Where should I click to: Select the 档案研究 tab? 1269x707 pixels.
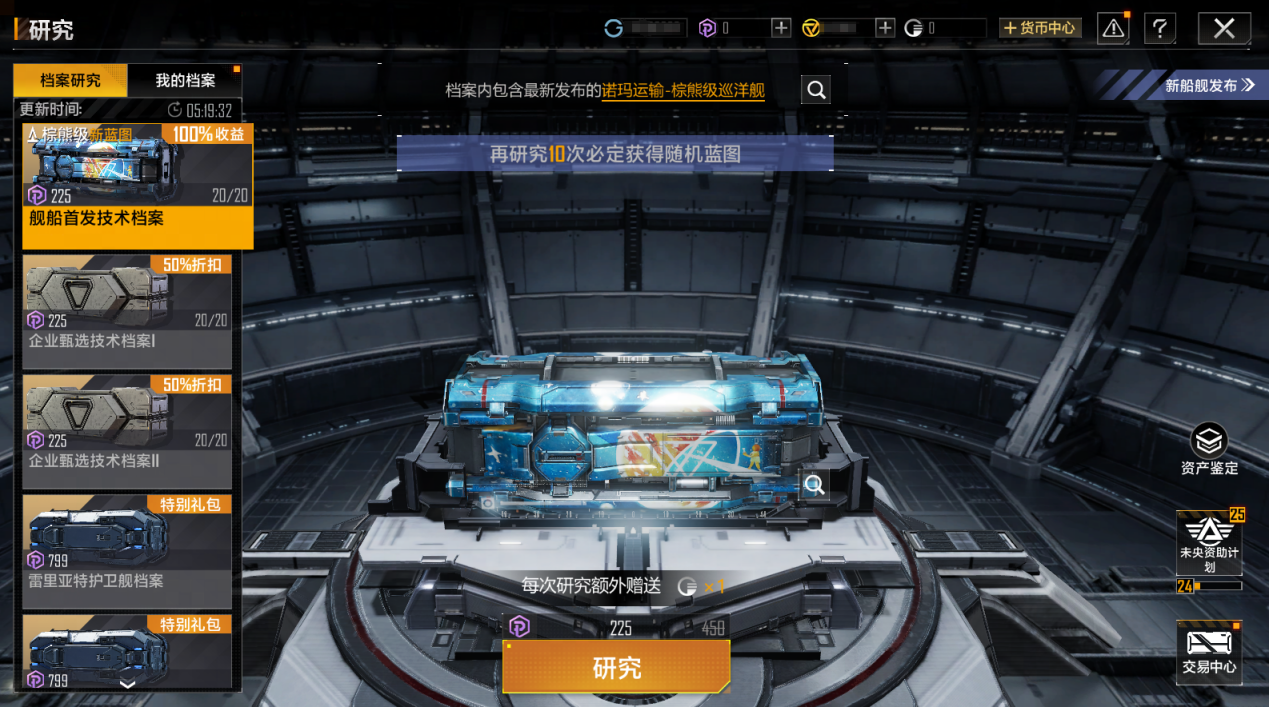(x=70, y=81)
